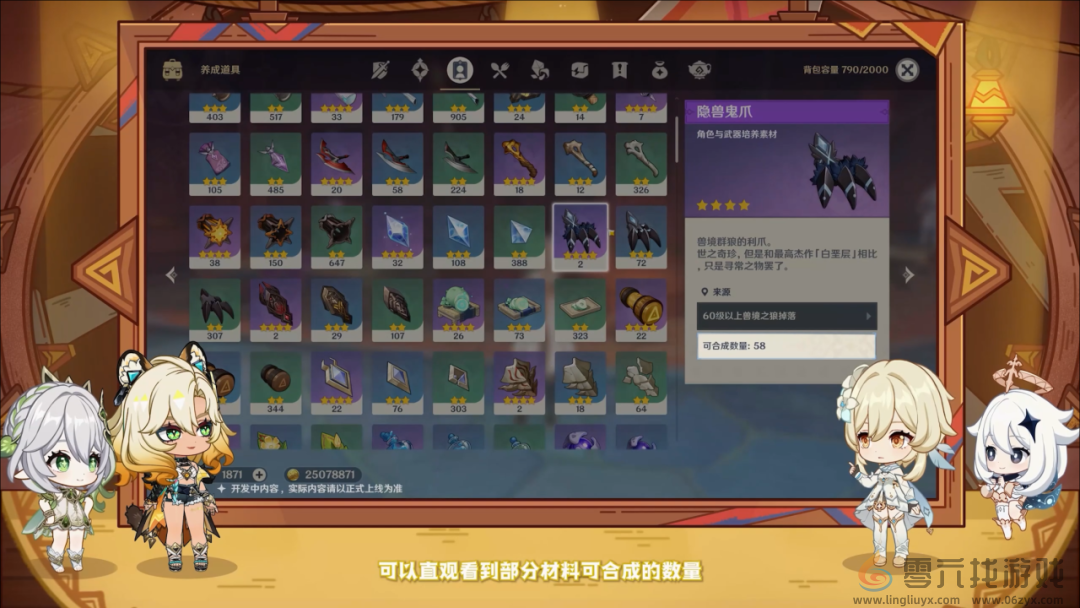Switch to the weapons tab with the sword icon
Image resolution: width=1080 pixels, height=608 pixels.
tap(380, 70)
